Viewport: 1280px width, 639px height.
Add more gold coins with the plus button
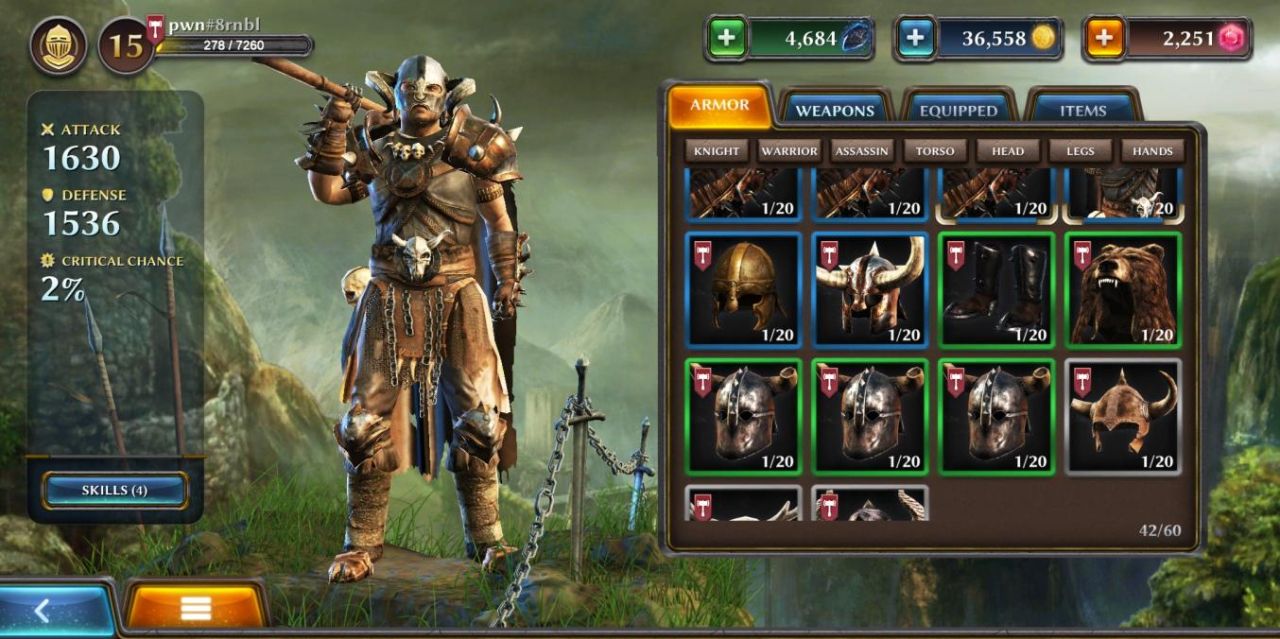(x=916, y=39)
